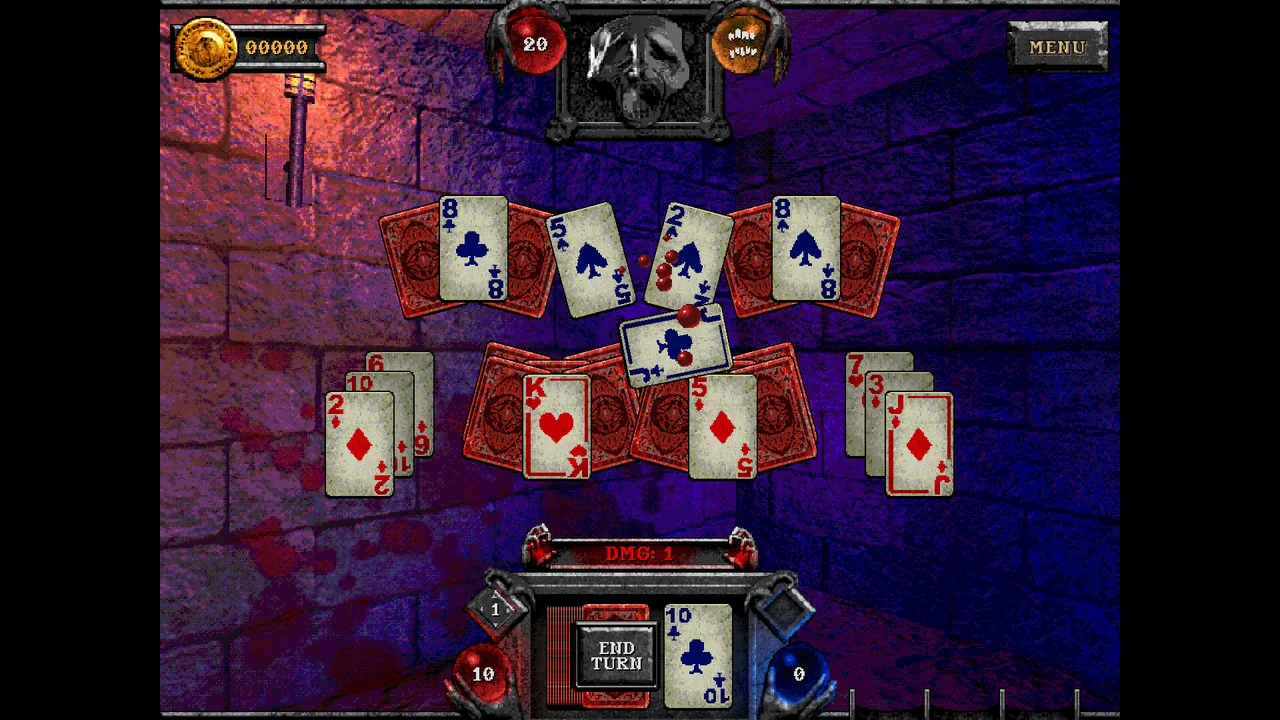Click the blue shield orb showing 0
Viewport: 1280px width, 720px height.
pos(799,674)
